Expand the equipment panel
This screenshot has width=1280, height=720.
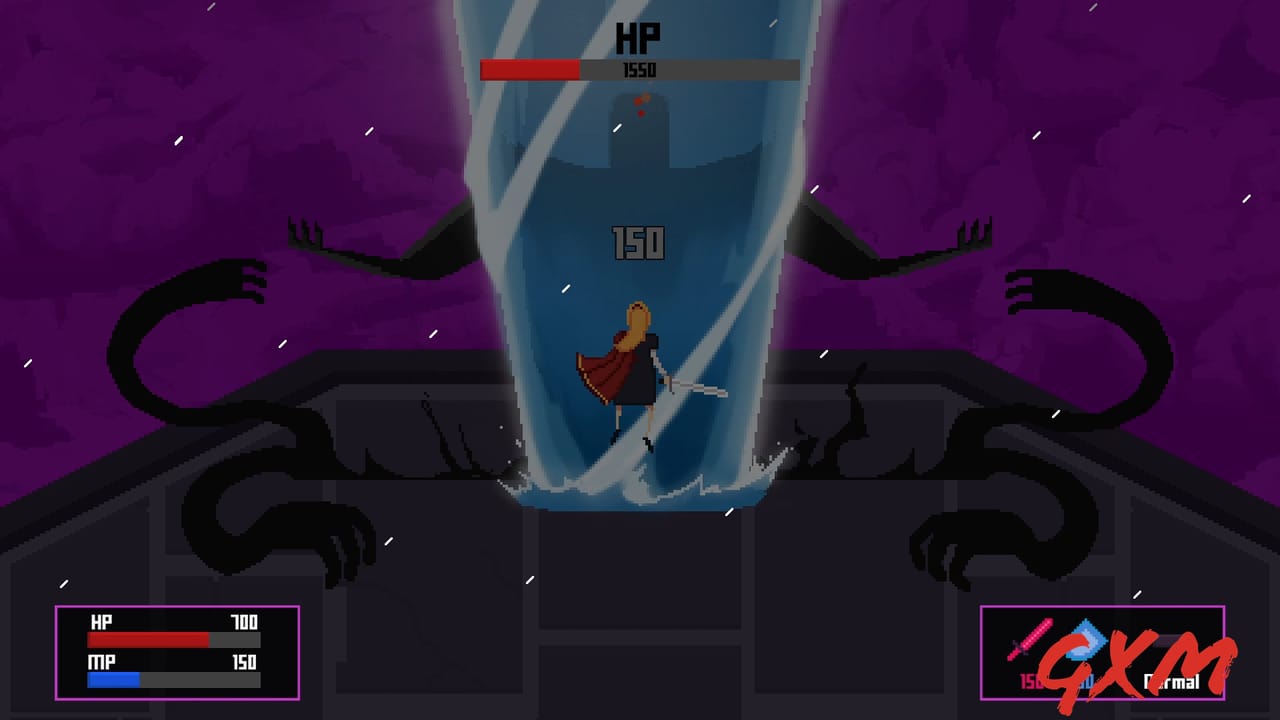pos(1100,650)
